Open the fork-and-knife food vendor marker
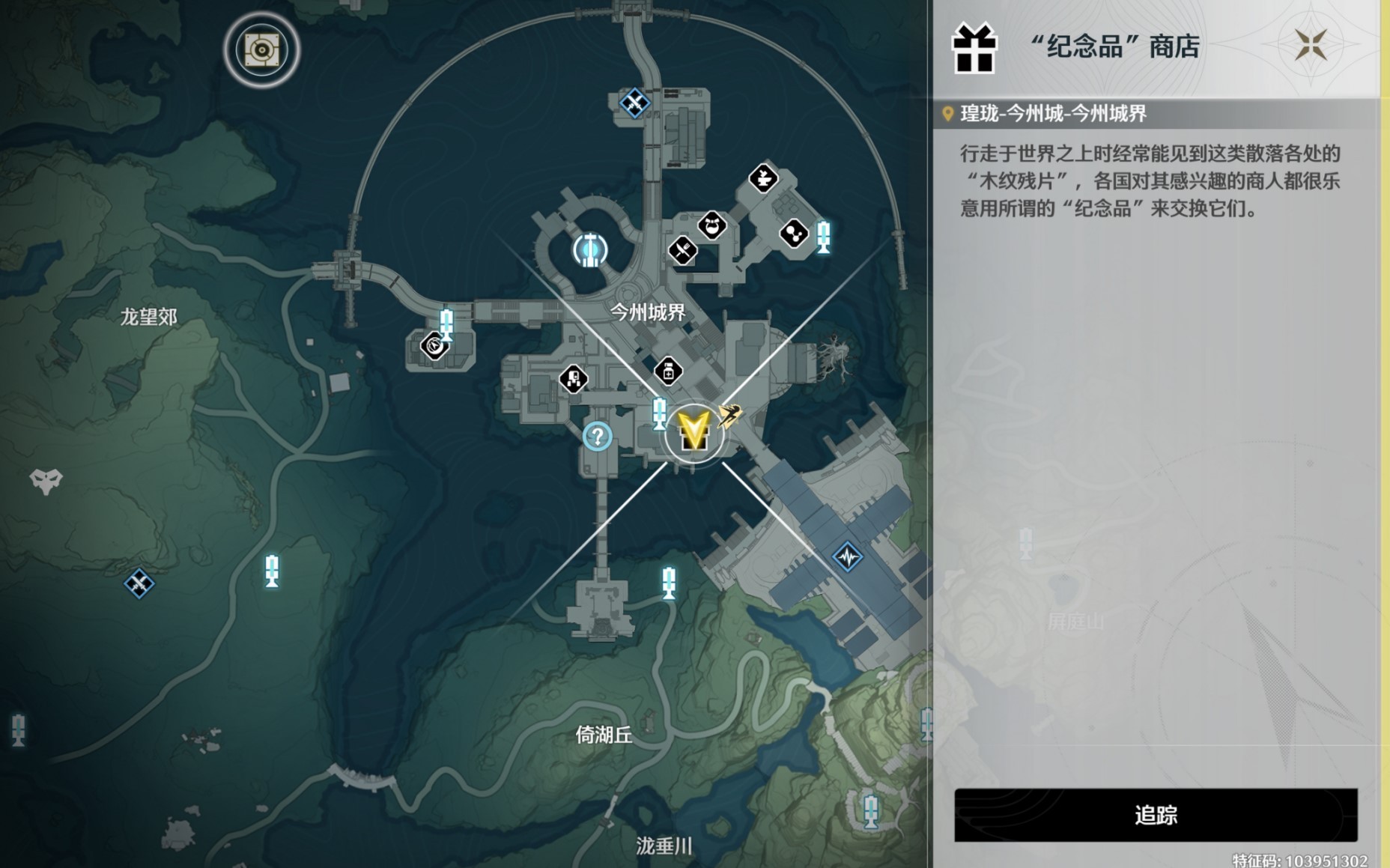This screenshot has width=1390, height=868. [x=682, y=250]
